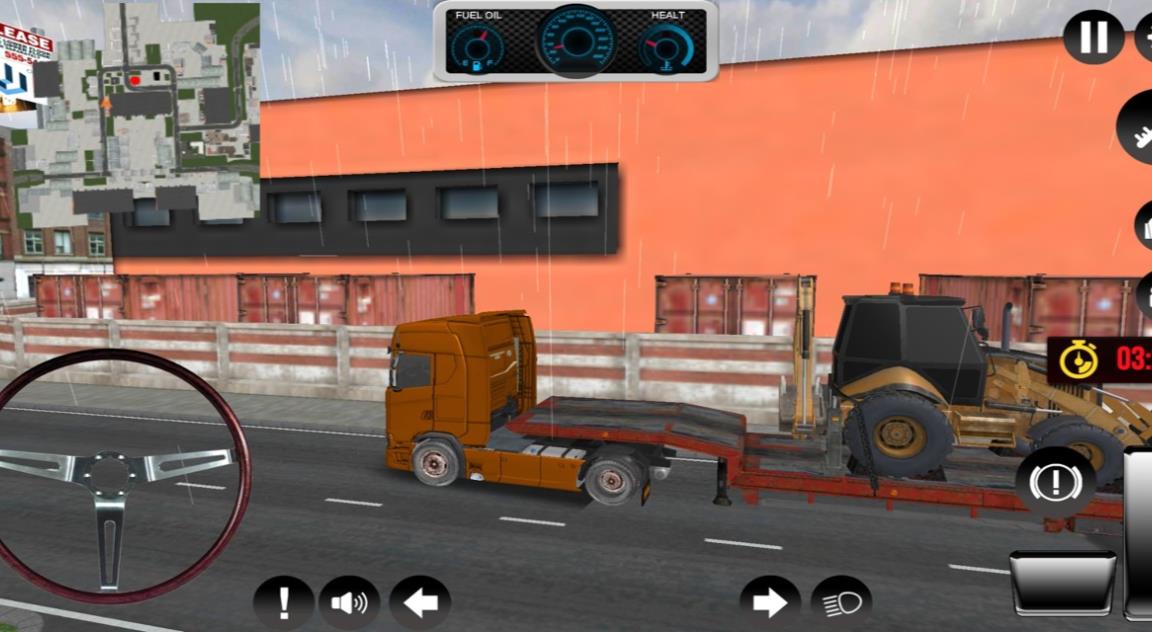Sound the truck horn
The image size is (1152, 632).
[x=349, y=603]
